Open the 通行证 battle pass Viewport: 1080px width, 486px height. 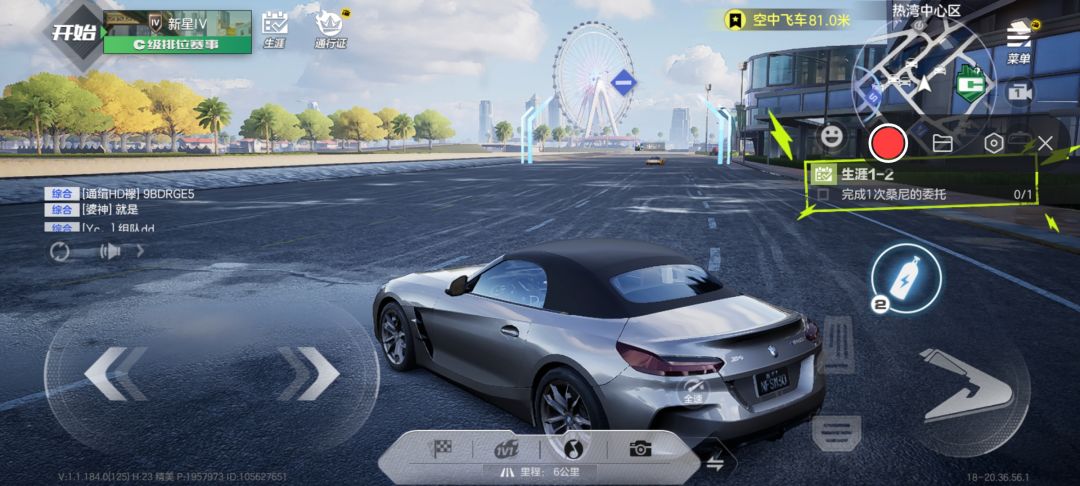pos(329,29)
